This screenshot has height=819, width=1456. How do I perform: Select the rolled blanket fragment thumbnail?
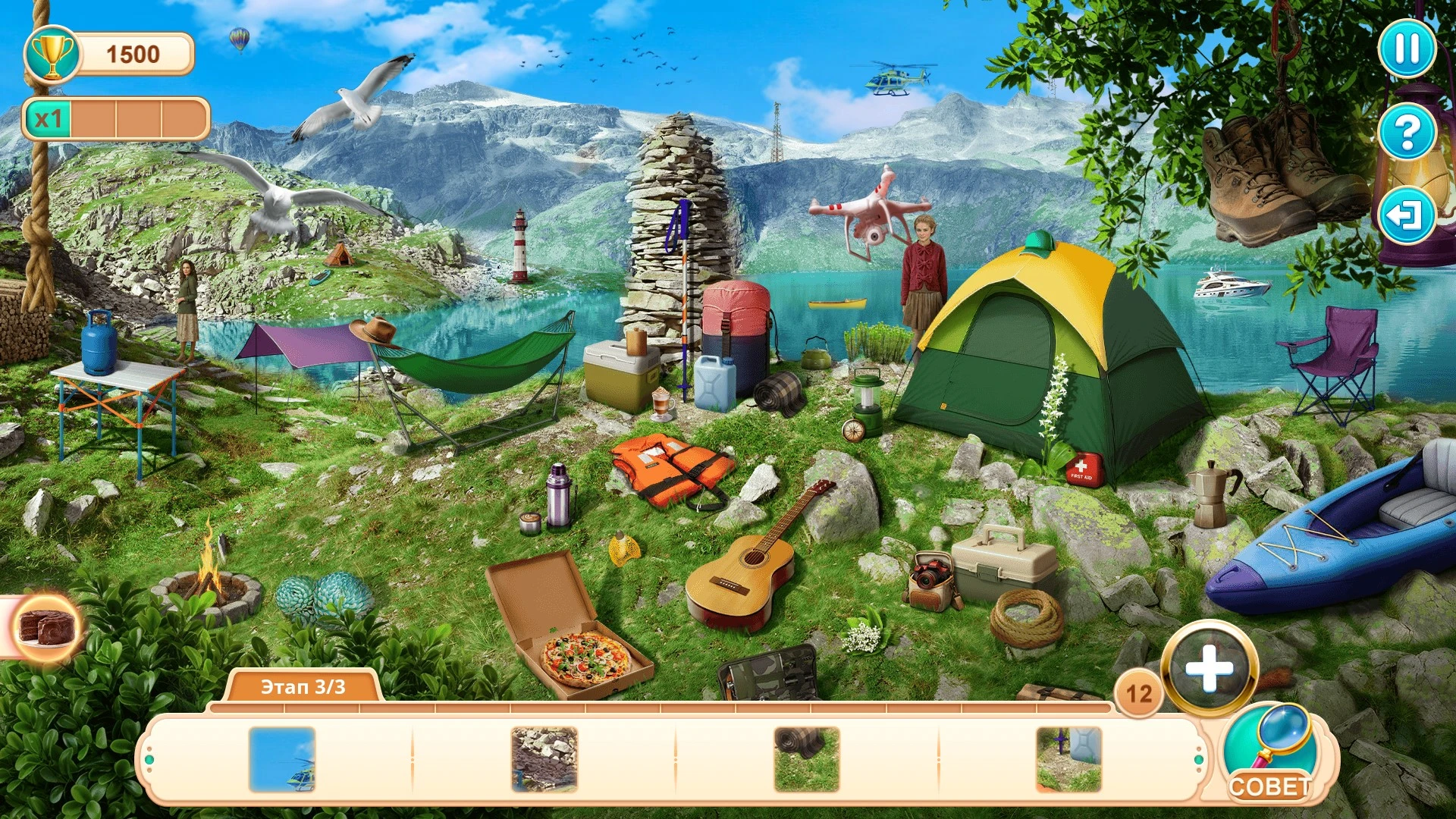tap(807, 759)
